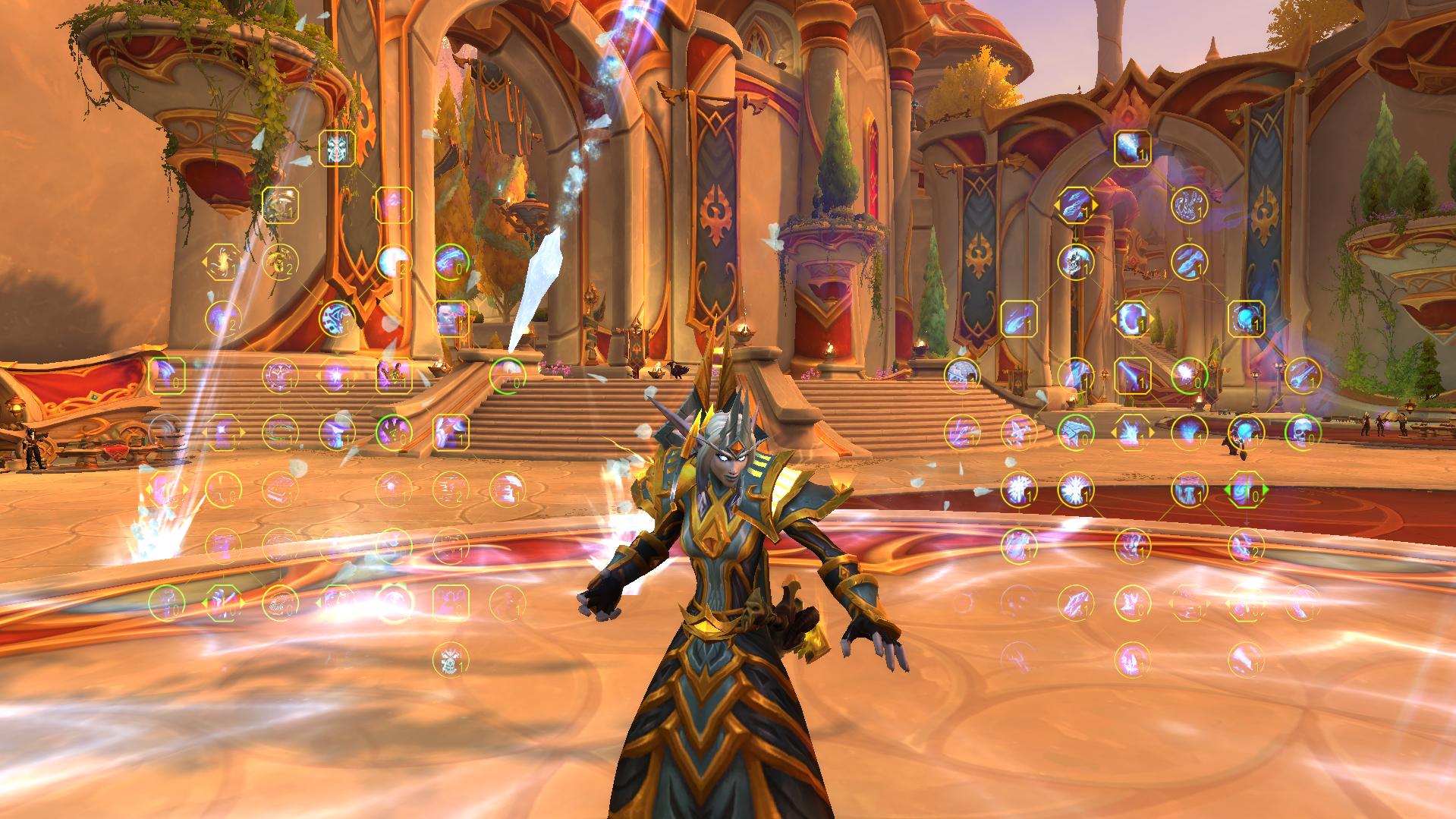This screenshot has width=1456, height=819.
Task: Select the square frost bolt node atop right tree
Action: (1132, 148)
